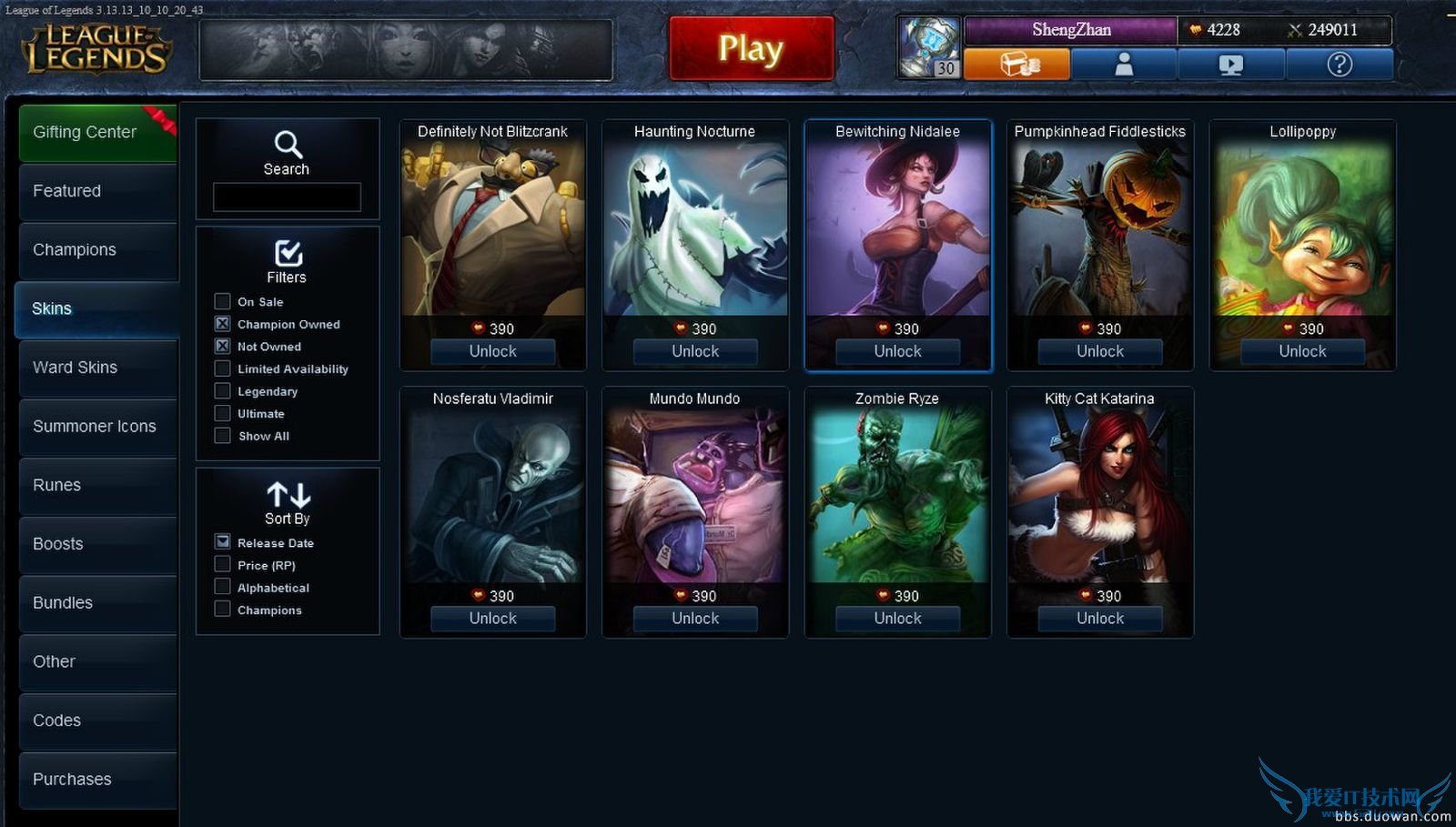Tick the Show All filter

[x=222, y=436]
